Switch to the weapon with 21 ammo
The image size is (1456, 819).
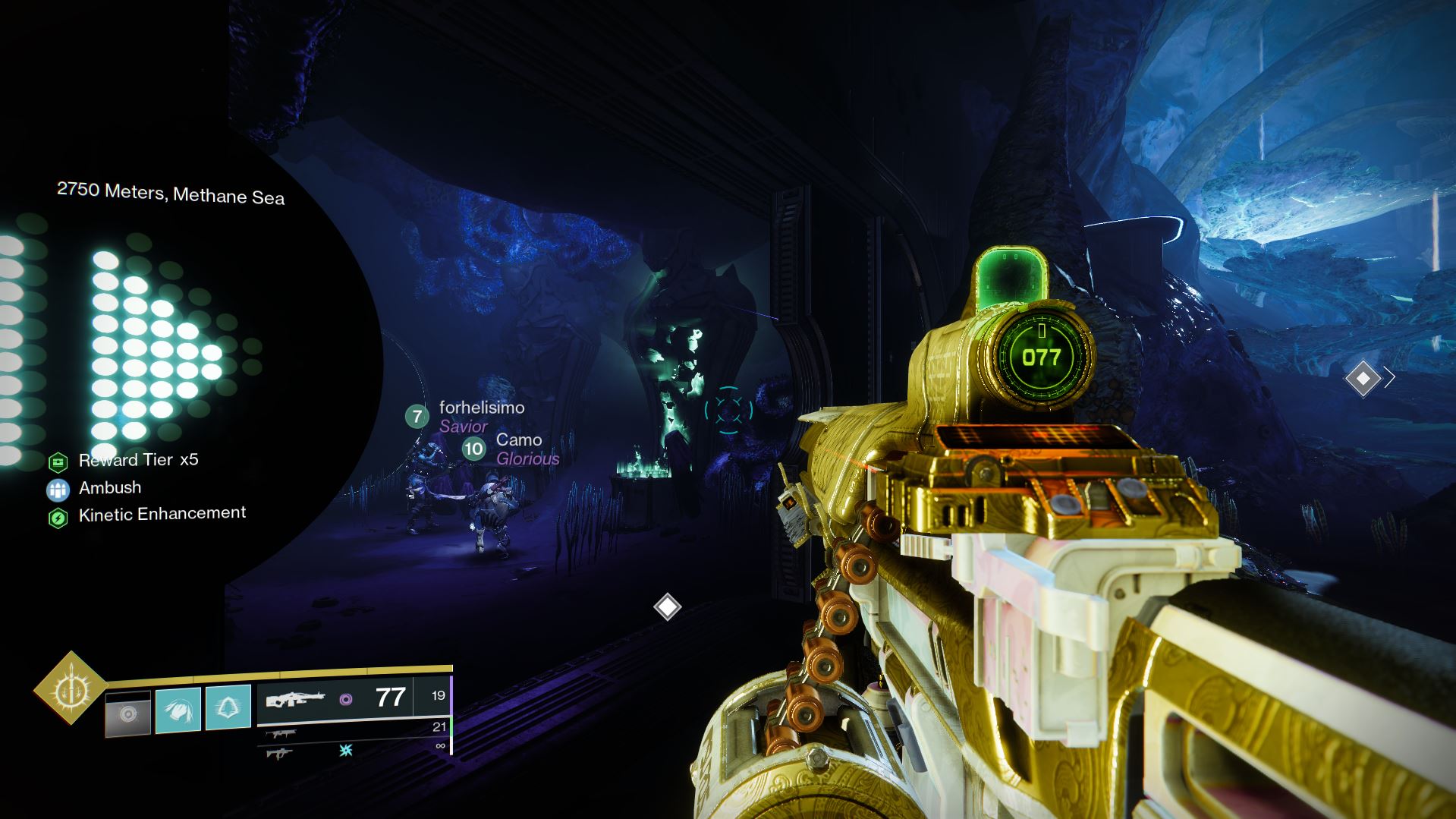[x=281, y=733]
